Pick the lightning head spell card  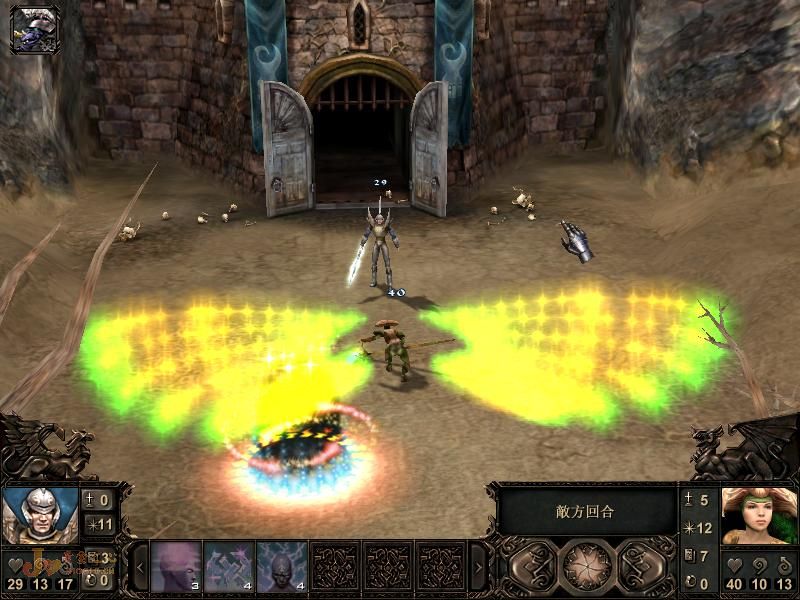point(281,566)
